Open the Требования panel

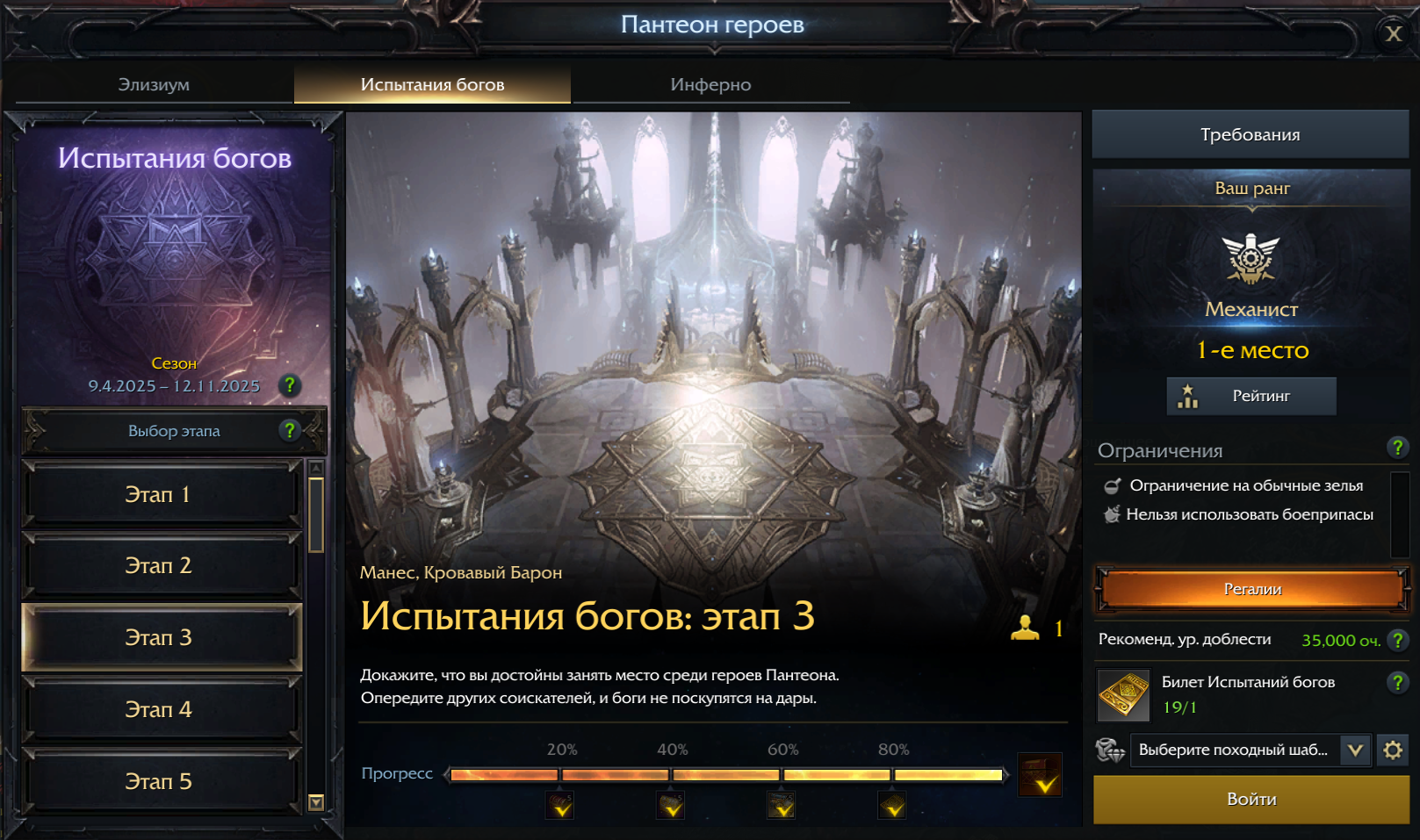click(1251, 134)
